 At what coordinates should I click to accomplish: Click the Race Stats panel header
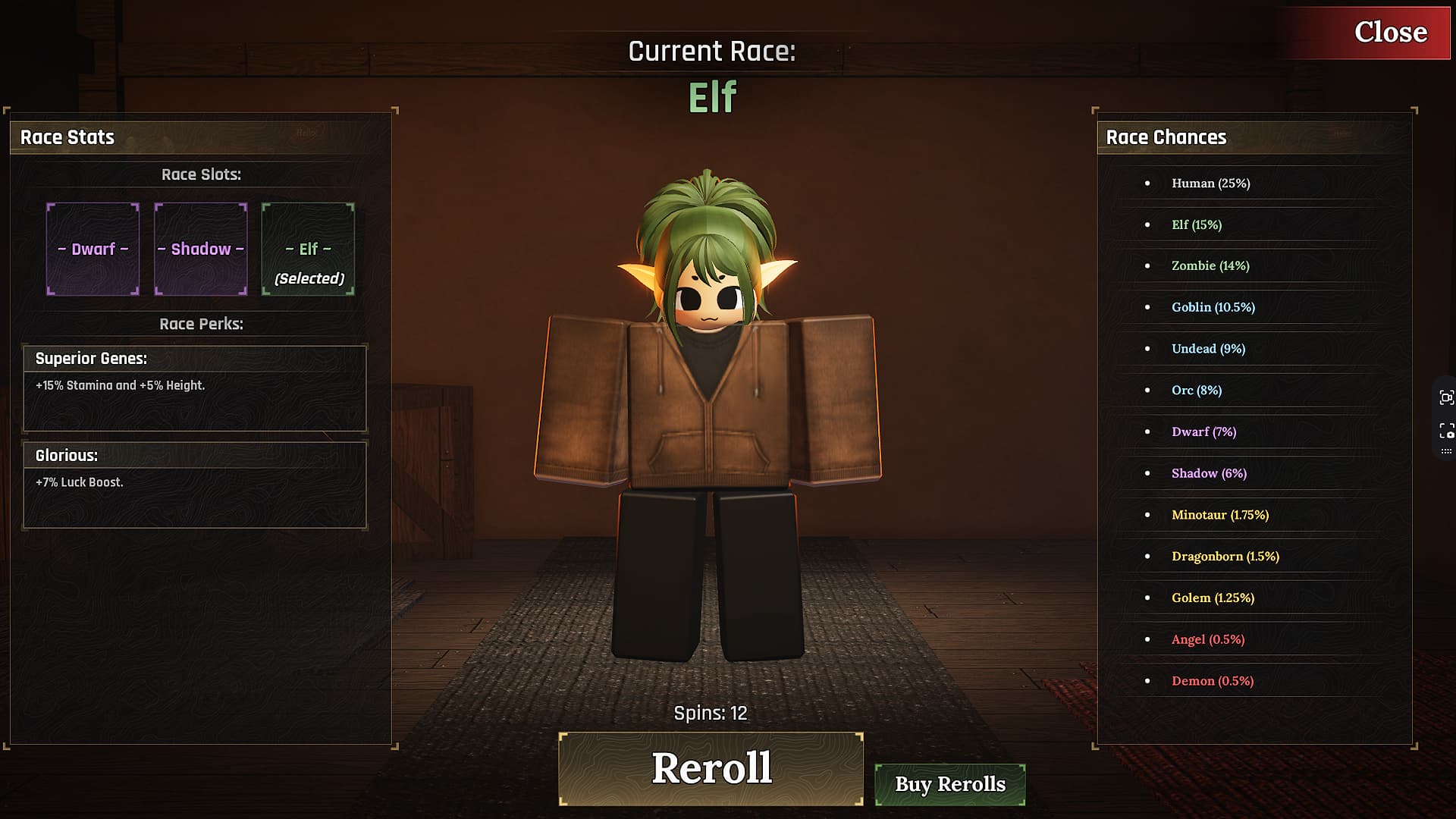click(x=67, y=137)
